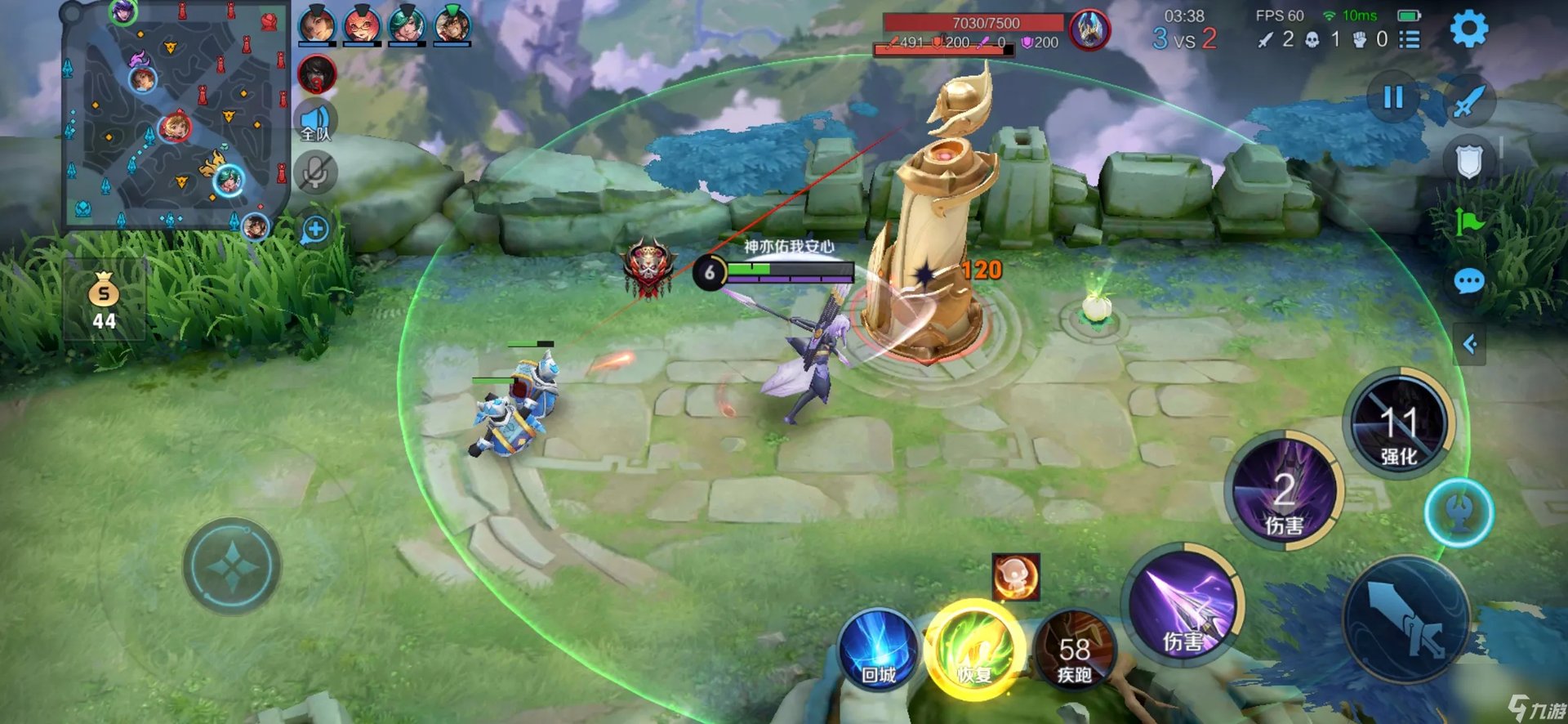Select the sword attack signal button

tap(1468, 101)
